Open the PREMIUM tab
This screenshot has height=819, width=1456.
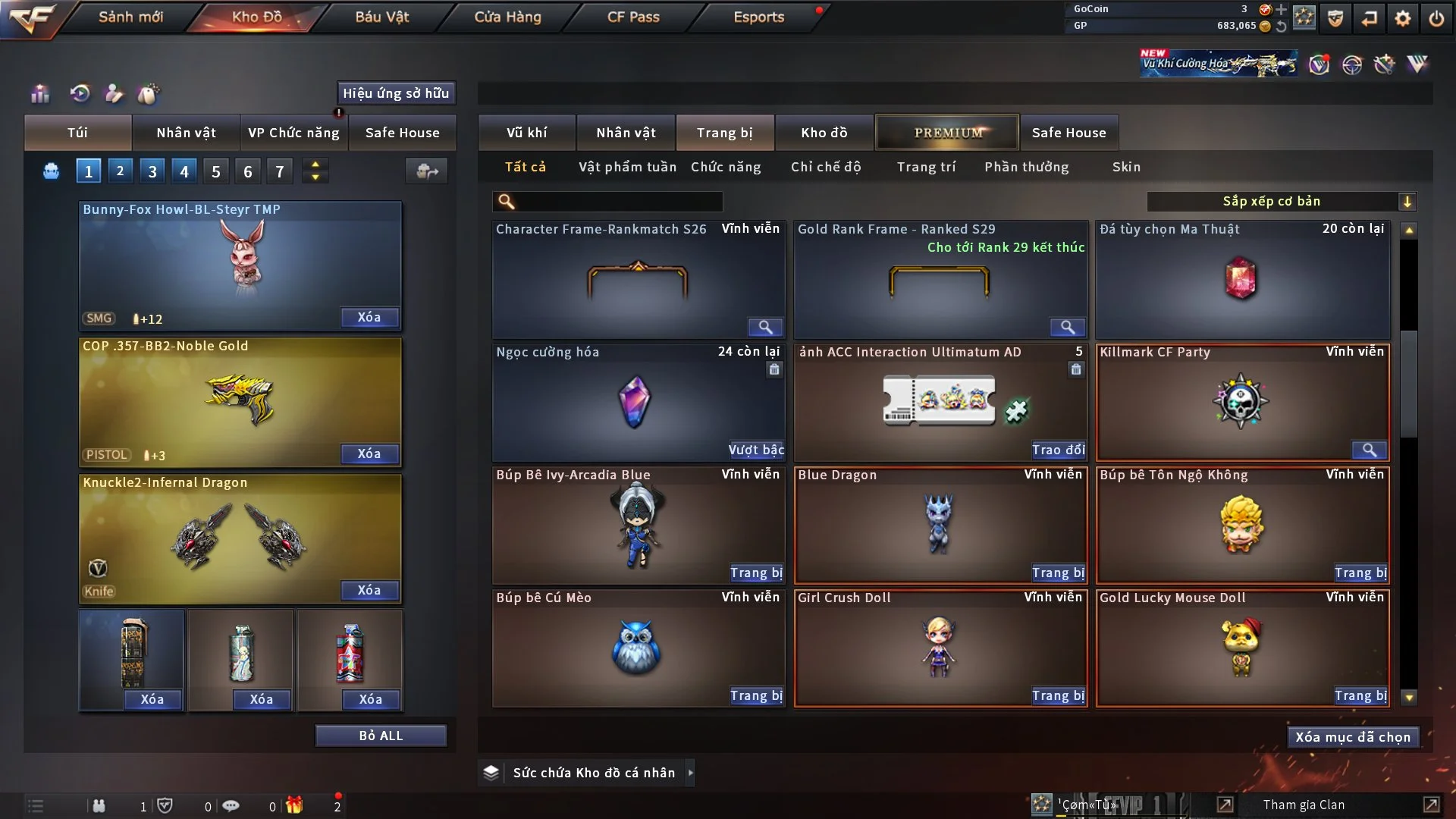(x=947, y=133)
